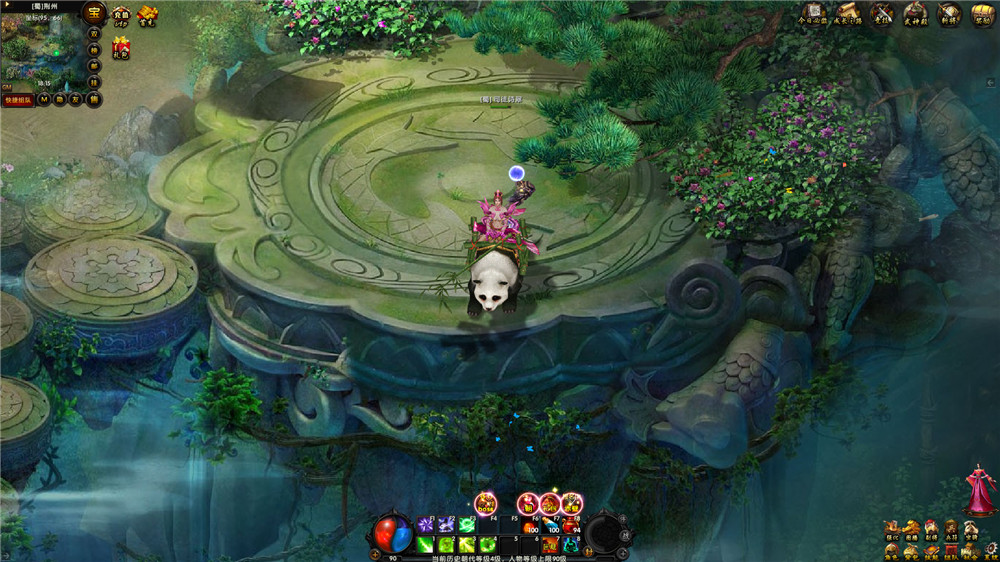Open the 友 friends button

[75, 99]
